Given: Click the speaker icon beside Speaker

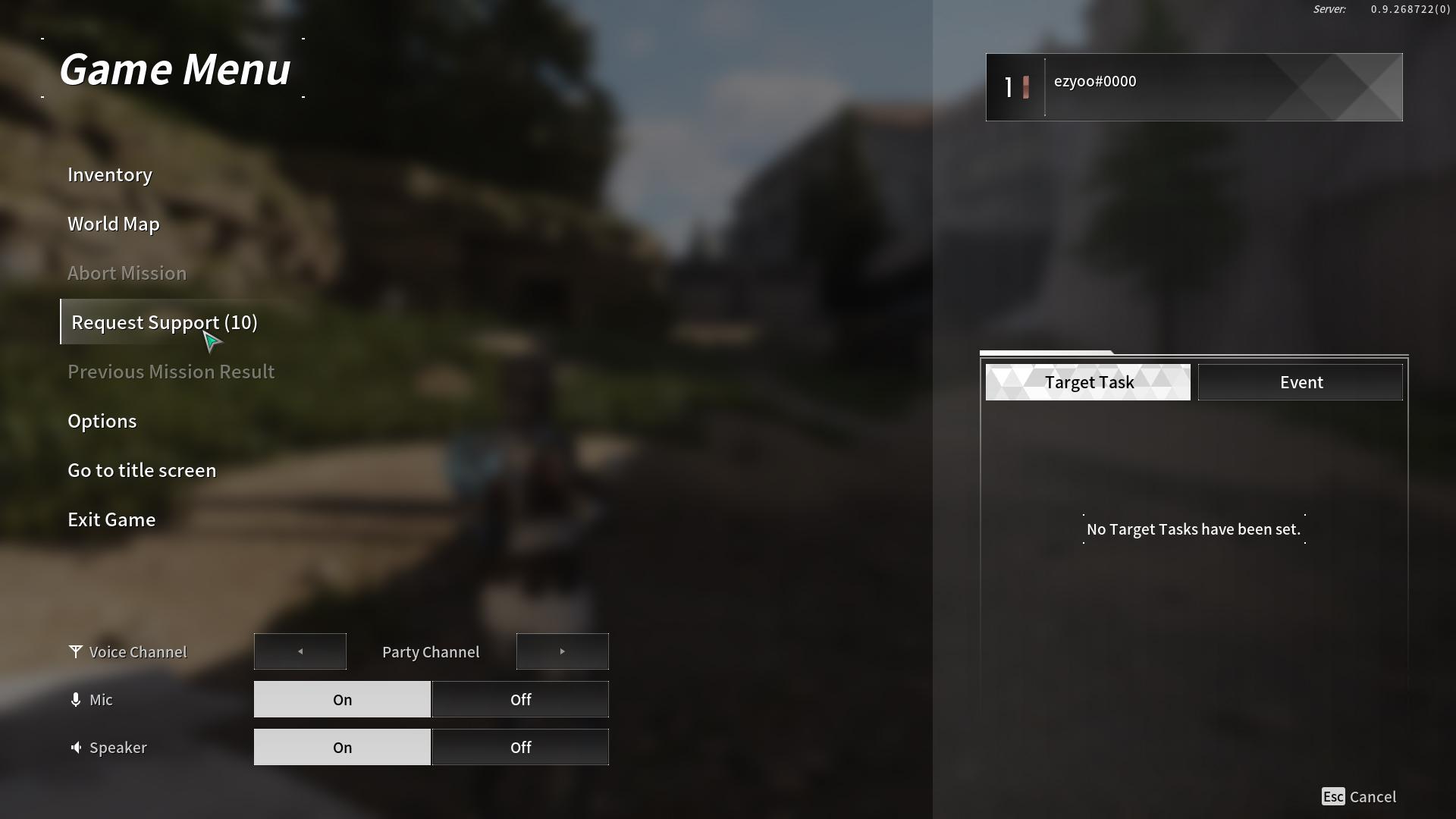Looking at the screenshot, I should pos(76,747).
